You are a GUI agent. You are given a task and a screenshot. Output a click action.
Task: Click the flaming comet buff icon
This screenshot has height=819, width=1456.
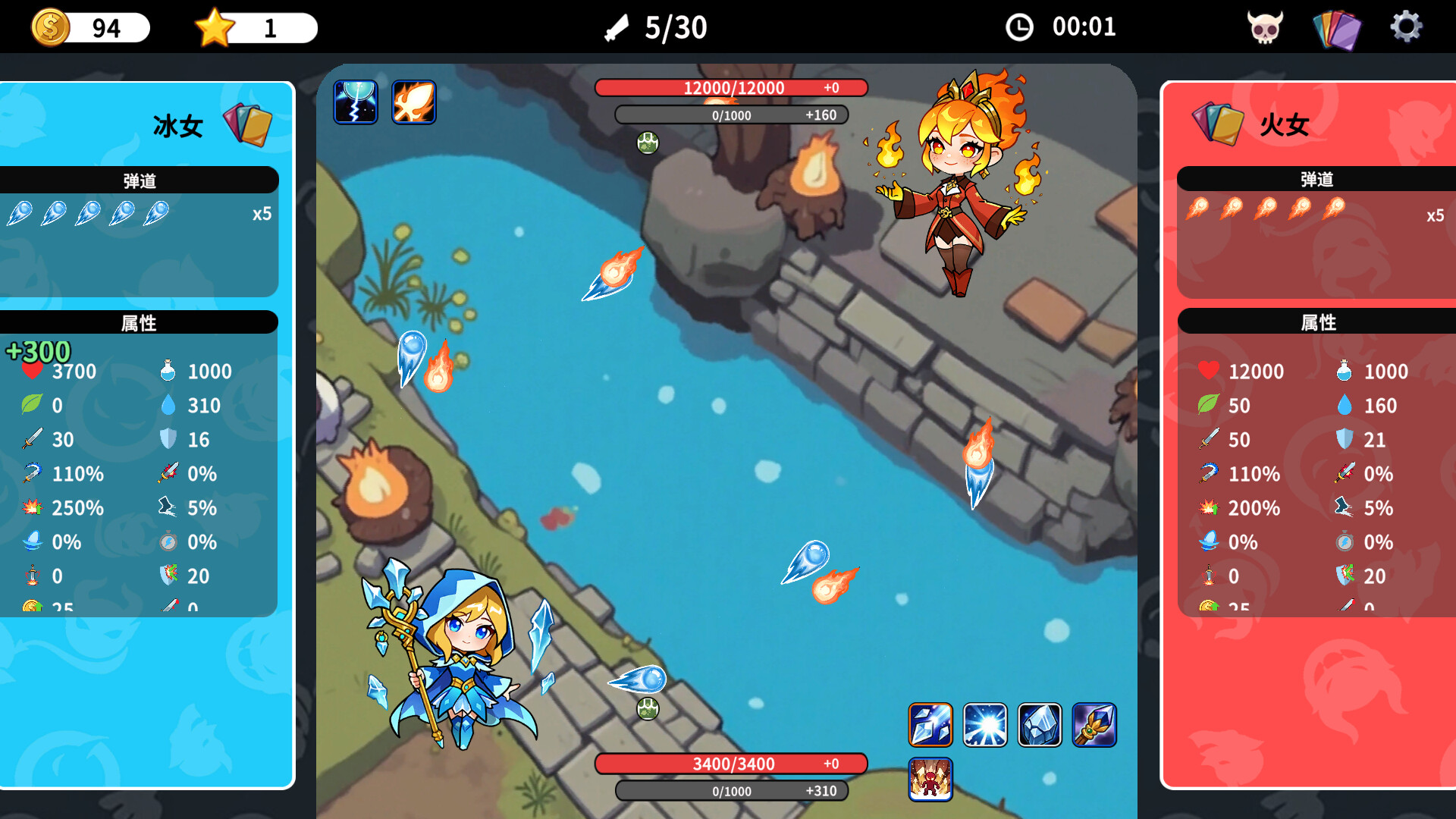(x=414, y=102)
